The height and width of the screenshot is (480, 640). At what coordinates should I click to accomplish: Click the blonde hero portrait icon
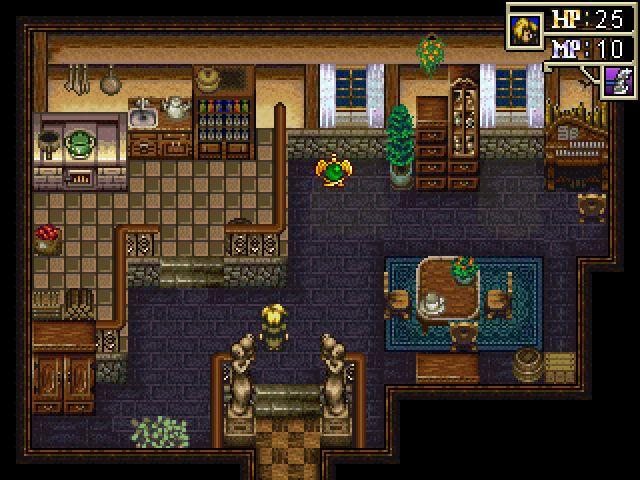tap(523, 27)
